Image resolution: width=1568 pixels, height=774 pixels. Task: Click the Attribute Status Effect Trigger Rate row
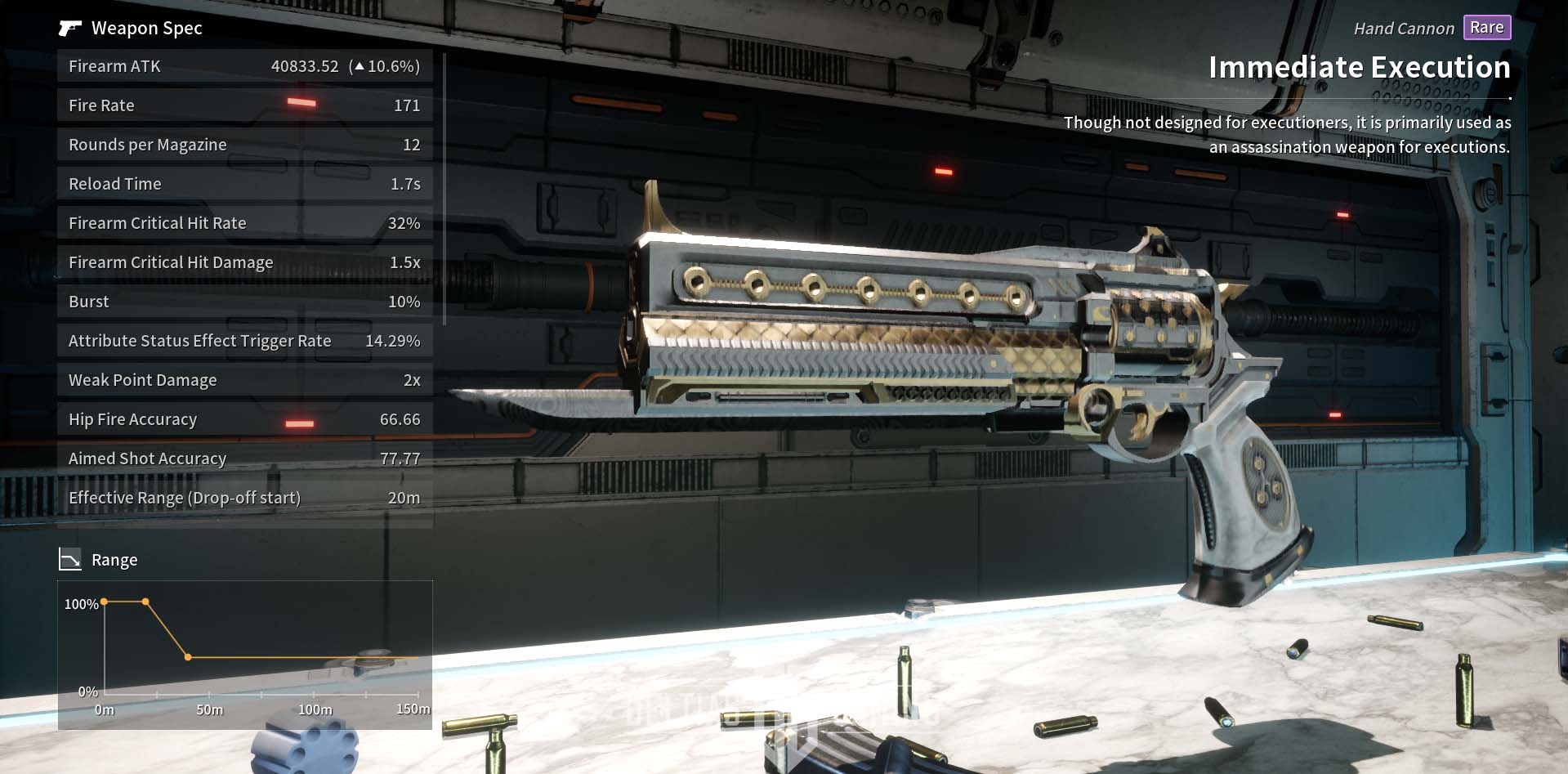pyautogui.click(x=244, y=340)
